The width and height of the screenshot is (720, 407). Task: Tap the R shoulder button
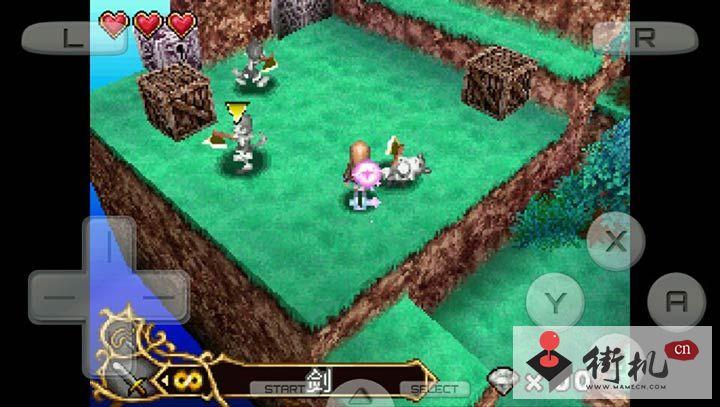tap(645, 38)
